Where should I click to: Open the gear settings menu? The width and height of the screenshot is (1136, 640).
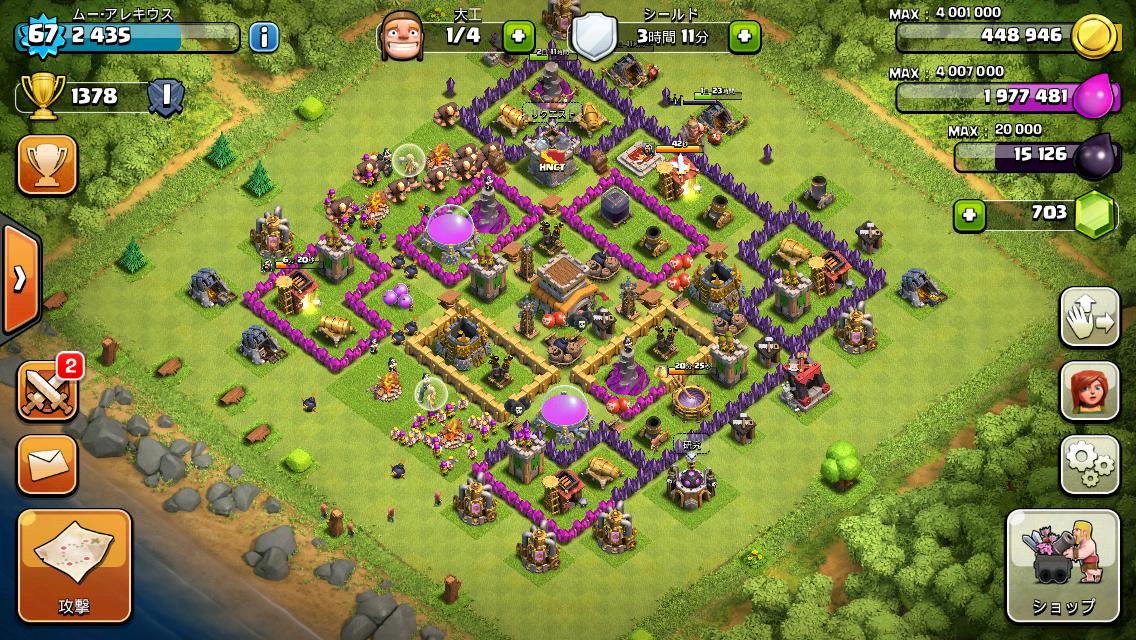[x=1089, y=464]
